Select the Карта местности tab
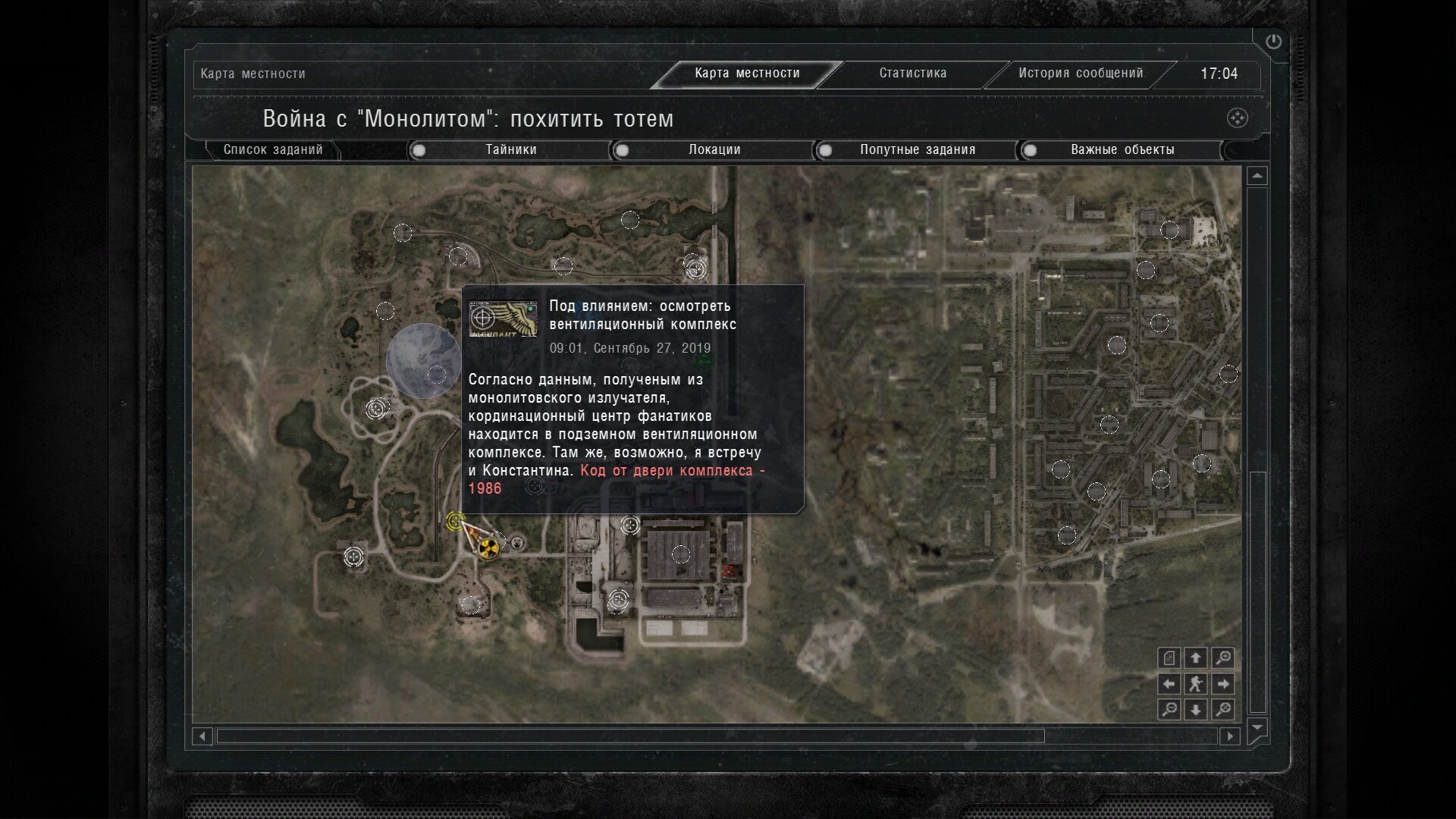The height and width of the screenshot is (819, 1456). [x=747, y=74]
